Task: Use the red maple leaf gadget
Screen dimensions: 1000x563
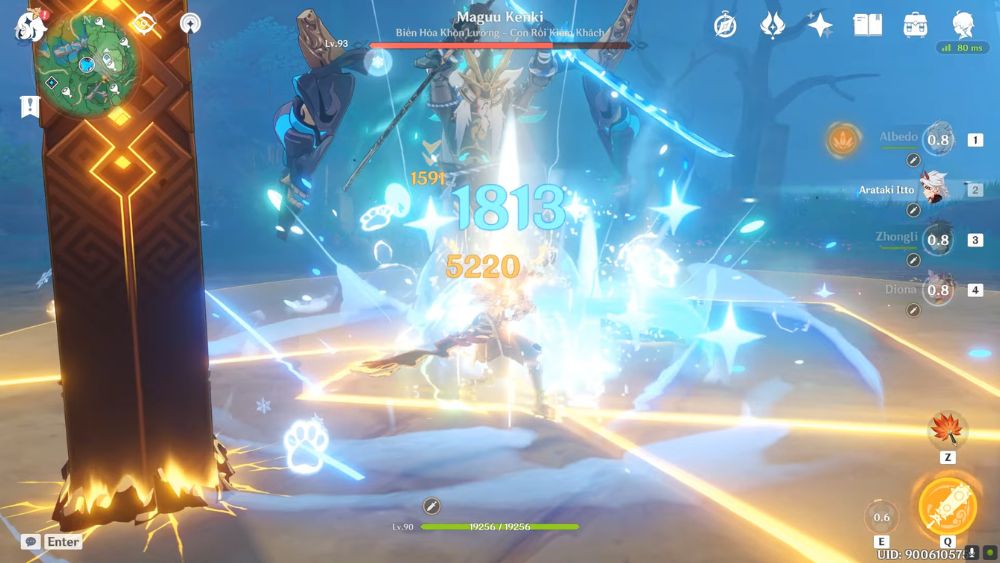Action: pos(946,430)
